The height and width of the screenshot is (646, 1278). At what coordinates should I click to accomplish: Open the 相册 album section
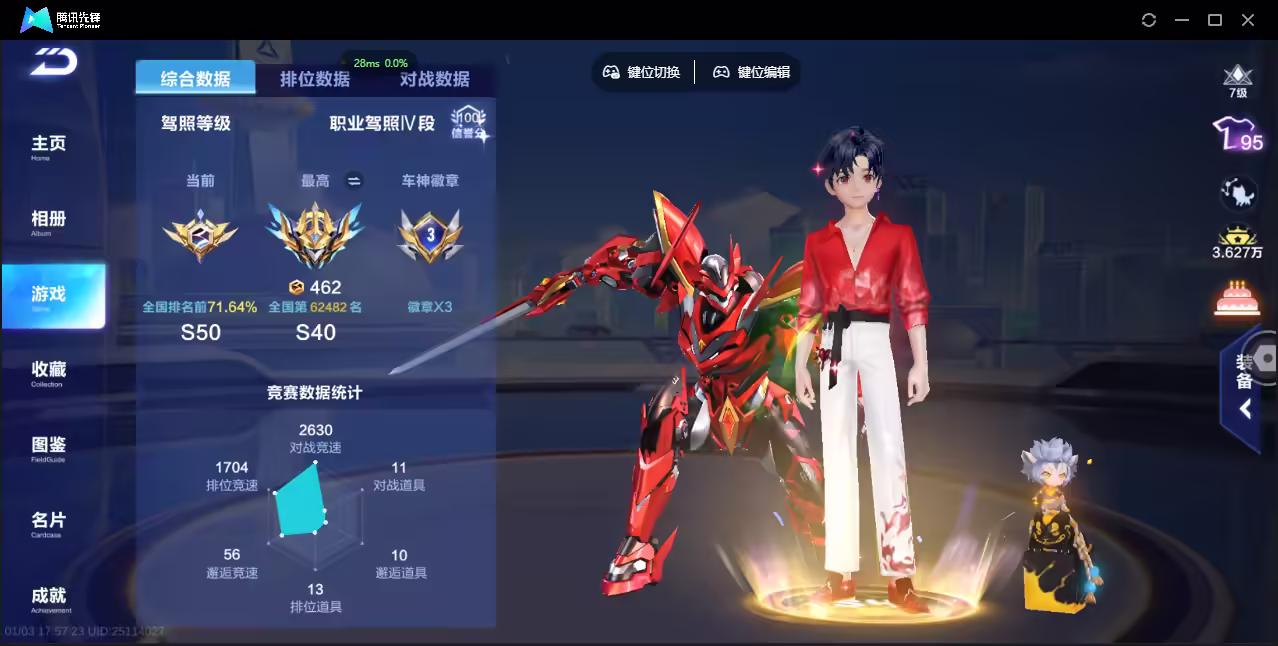tap(48, 221)
